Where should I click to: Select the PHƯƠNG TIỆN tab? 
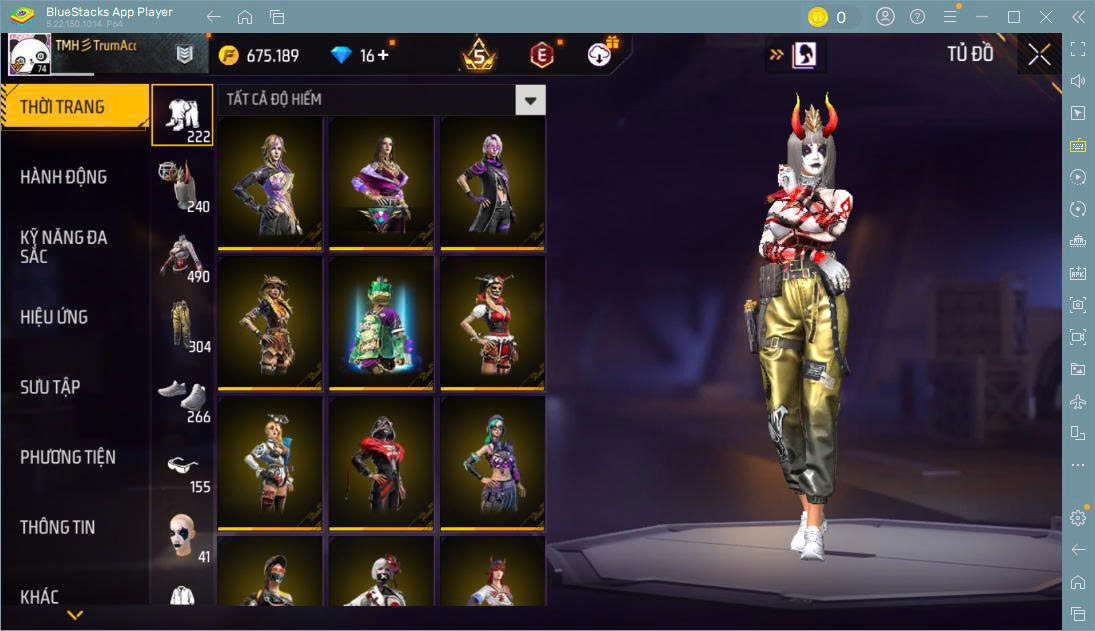68,457
